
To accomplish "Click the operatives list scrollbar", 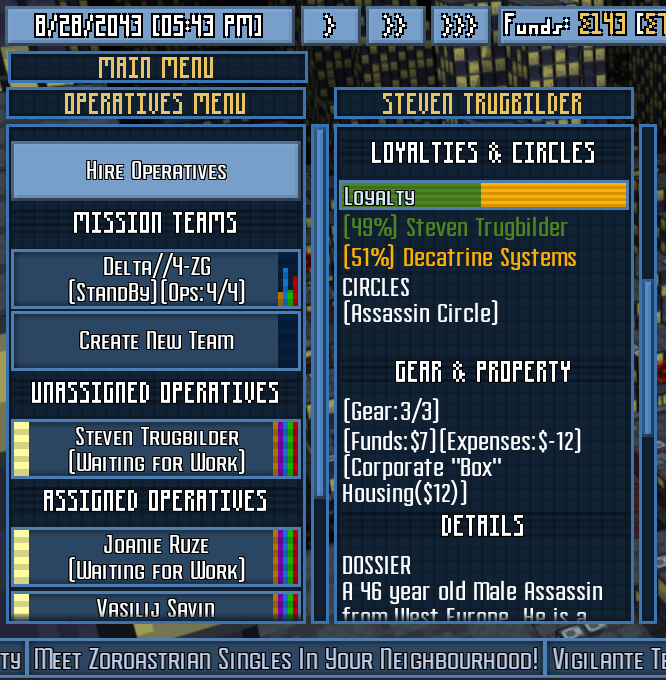I will pyautogui.click(x=320, y=310).
